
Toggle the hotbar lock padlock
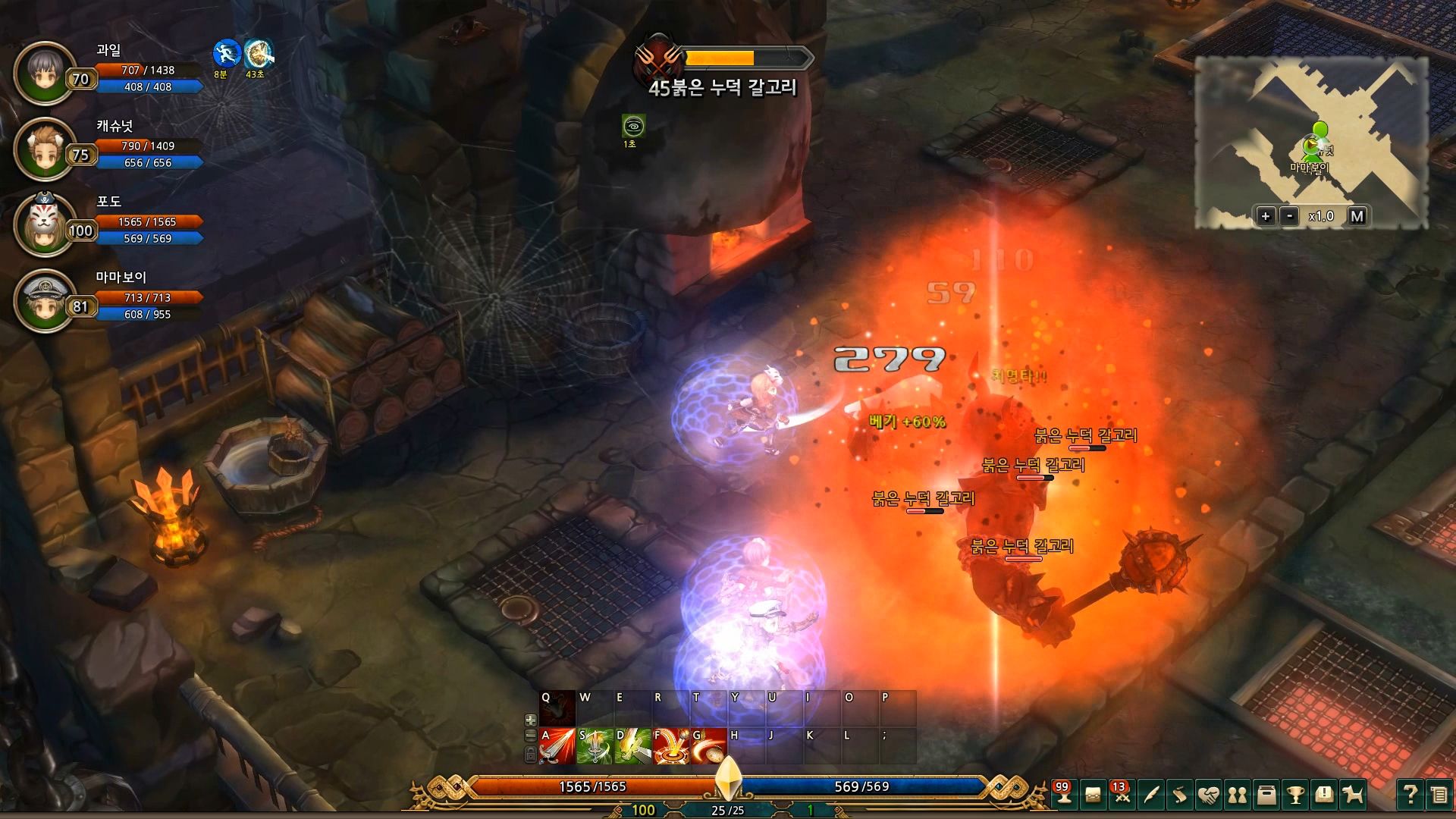tap(530, 755)
